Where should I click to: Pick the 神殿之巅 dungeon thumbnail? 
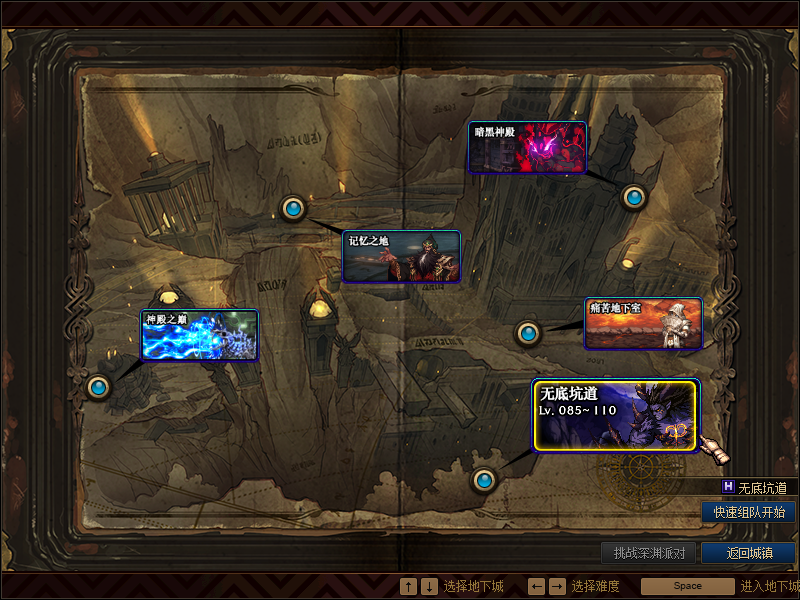tap(200, 335)
